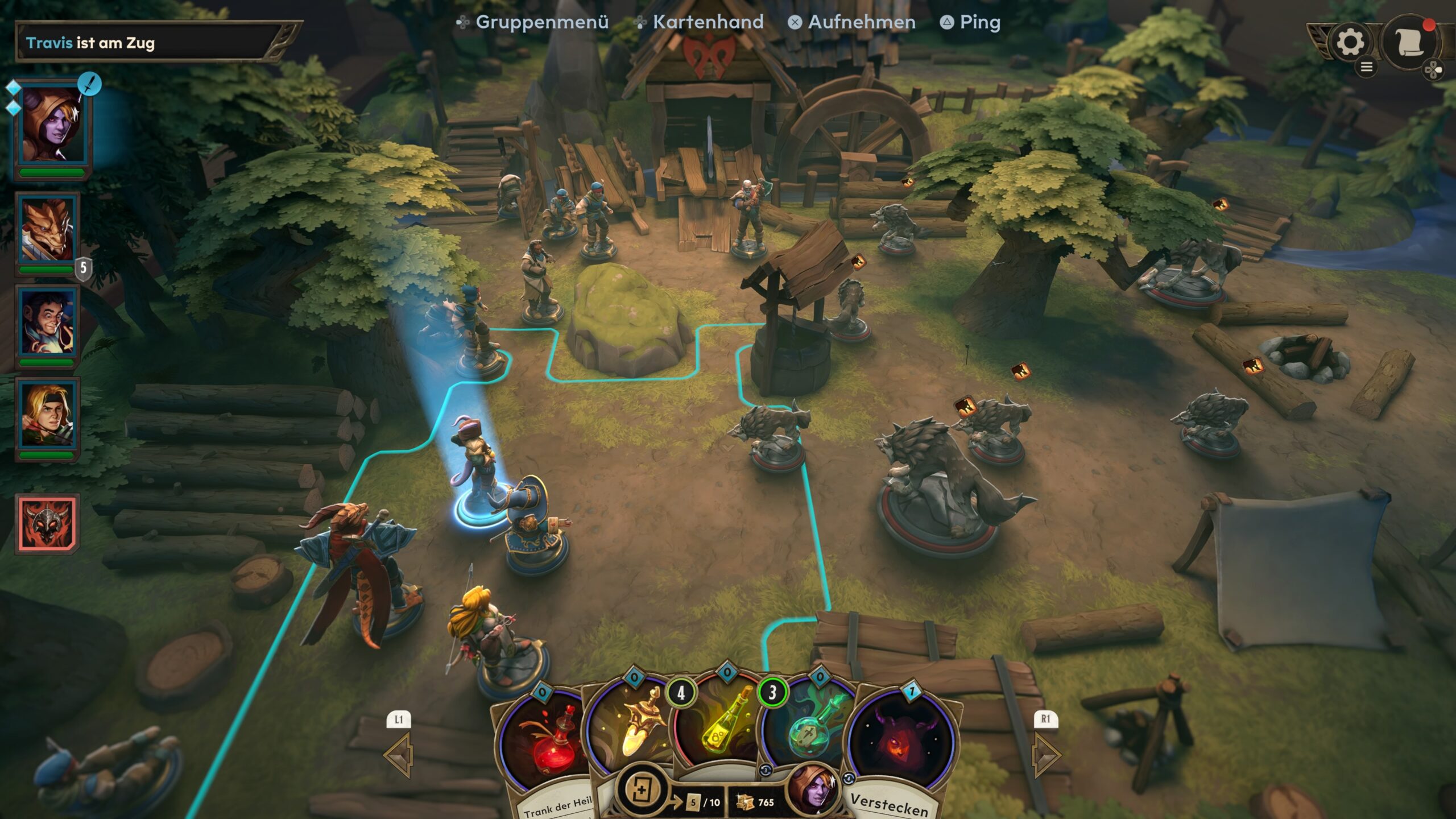The height and width of the screenshot is (819, 1456).
Task: Open the settings gear menu
Action: click(x=1350, y=43)
